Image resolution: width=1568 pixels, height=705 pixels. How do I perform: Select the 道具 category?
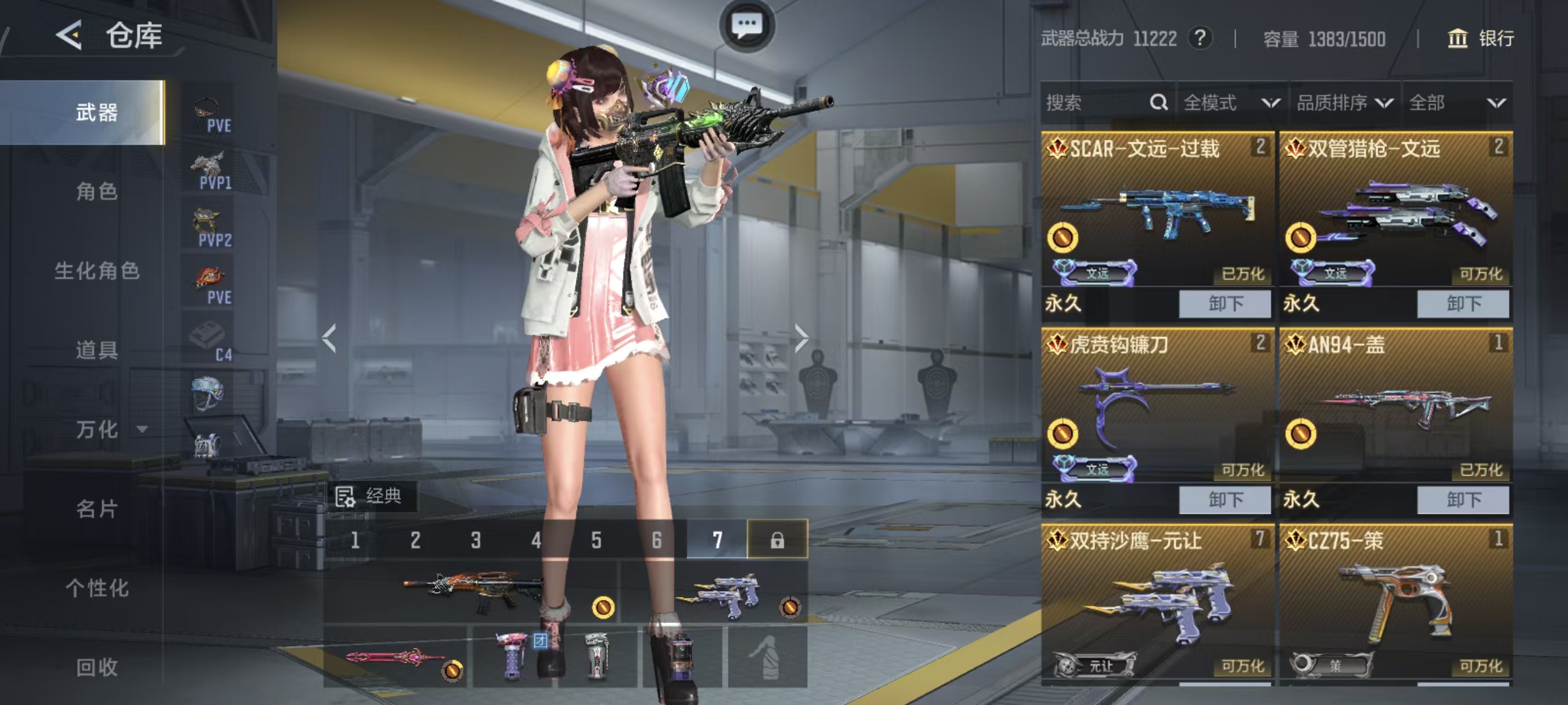pyautogui.click(x=96, y=350)
